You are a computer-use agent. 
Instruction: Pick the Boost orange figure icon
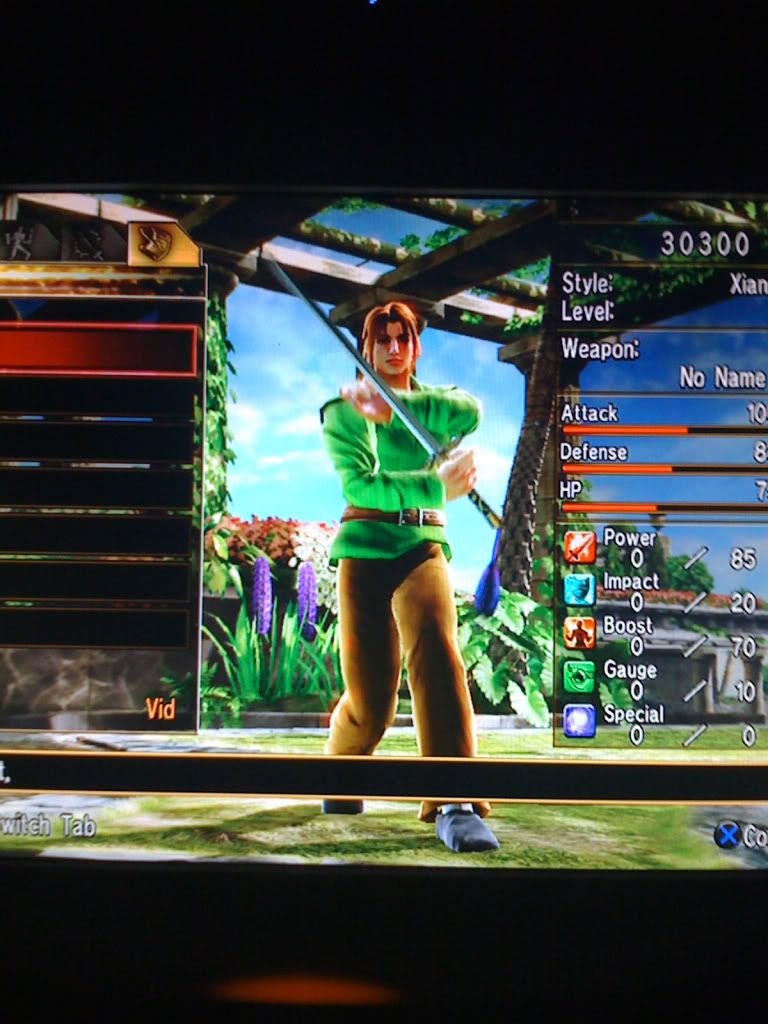(x=579, y=633)
